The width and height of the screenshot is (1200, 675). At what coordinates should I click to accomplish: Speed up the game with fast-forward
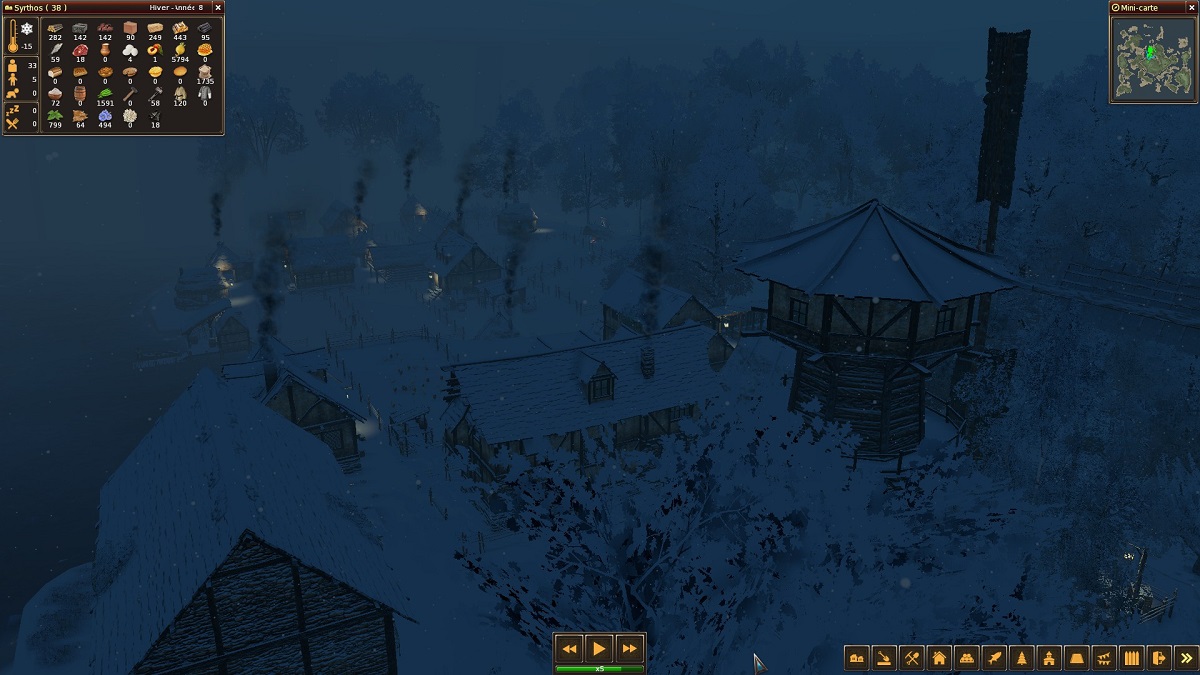(x=629, y=648)
